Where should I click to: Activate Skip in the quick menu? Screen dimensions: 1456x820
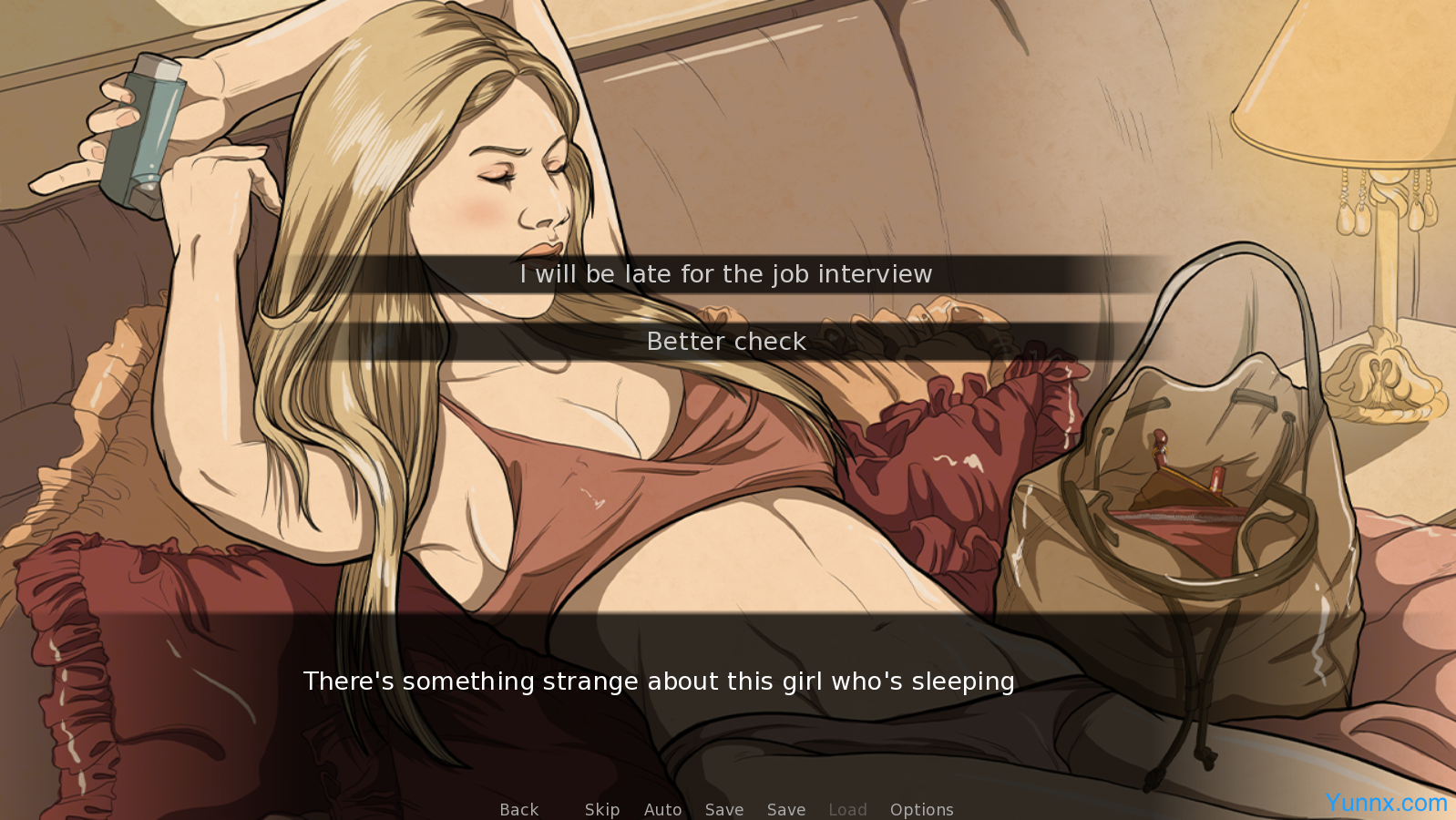pos(602,809)
